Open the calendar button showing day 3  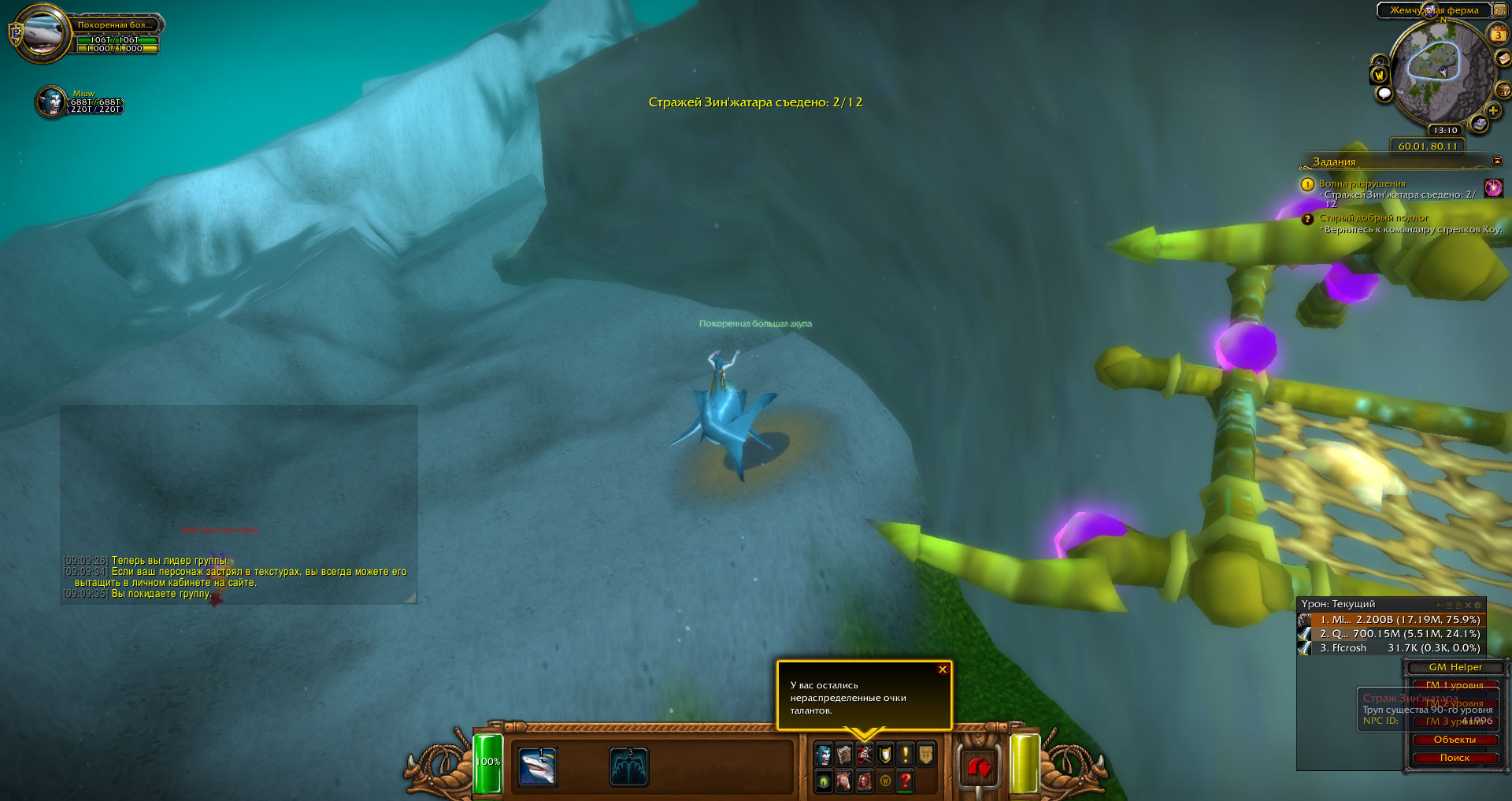tap(1498, 35)
